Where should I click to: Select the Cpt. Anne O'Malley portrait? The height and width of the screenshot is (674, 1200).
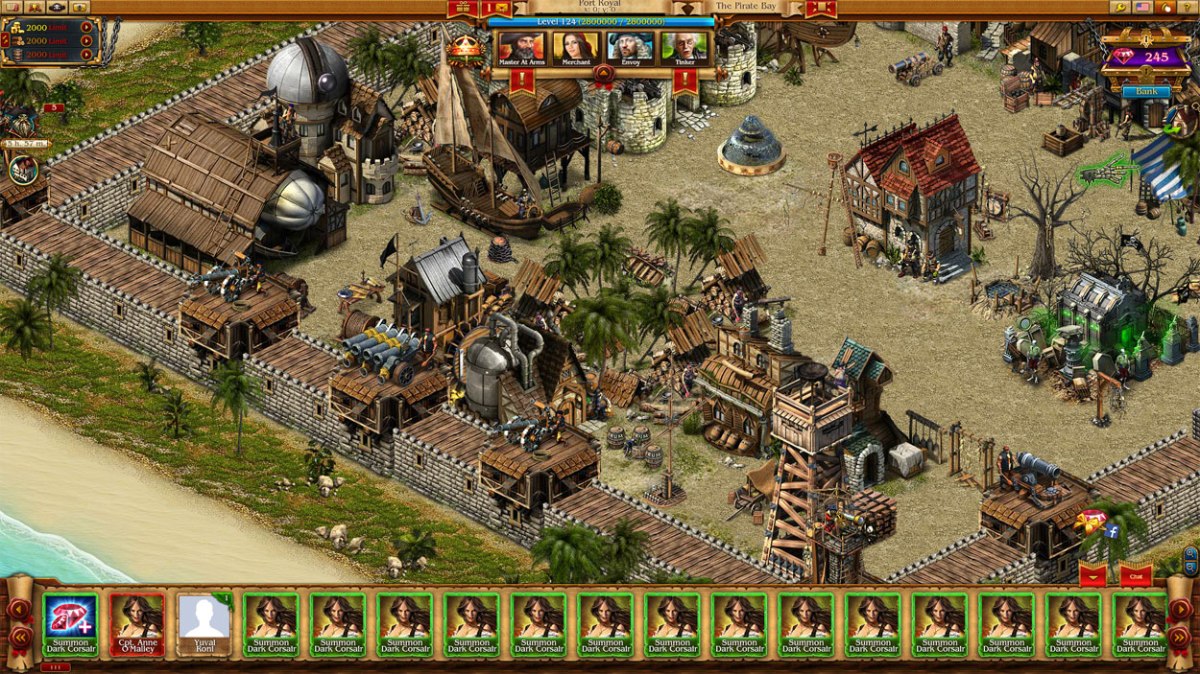click(137, 624)
